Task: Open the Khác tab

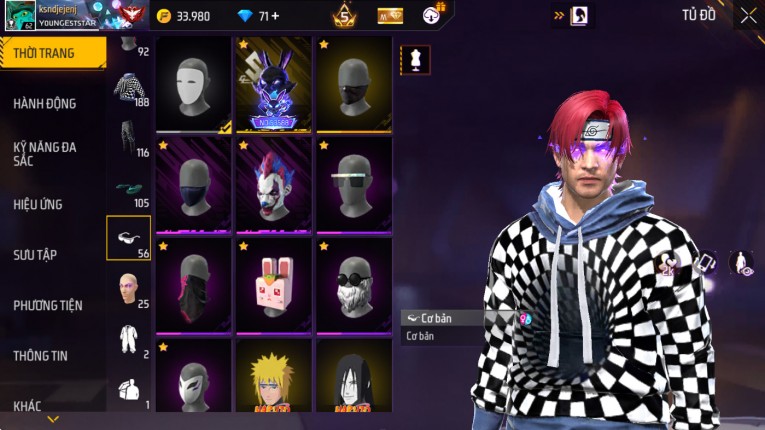Action: click(x=28, y=405)
